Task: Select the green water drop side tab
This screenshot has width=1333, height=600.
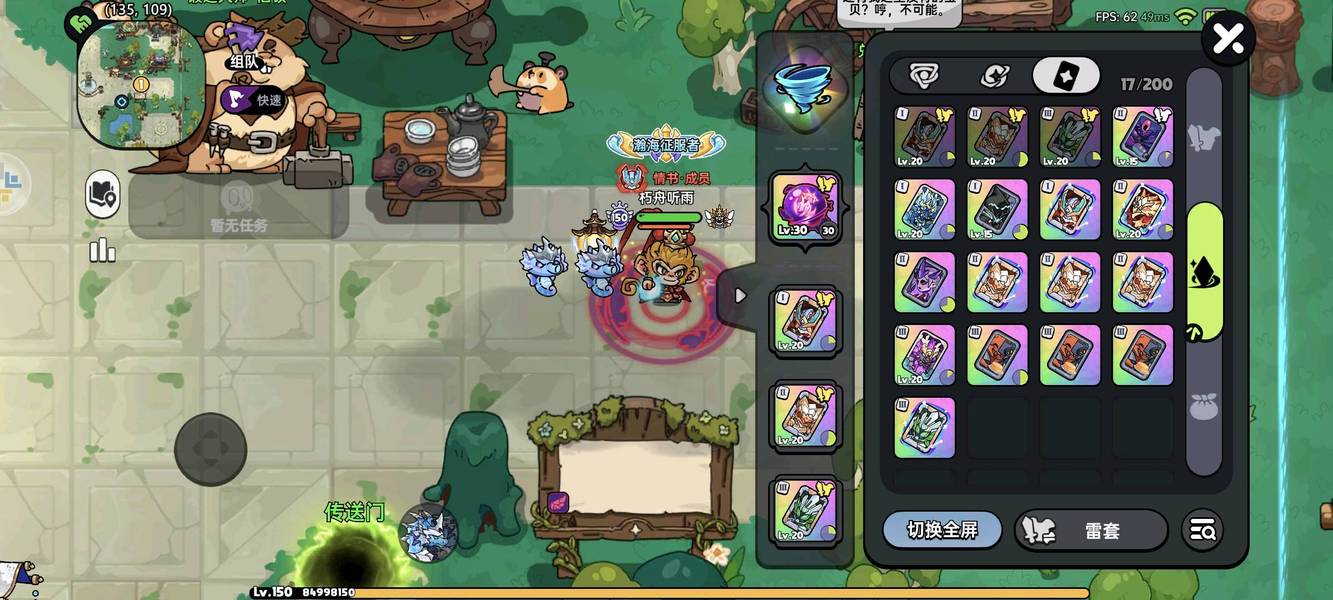Action: coord(1204,272)
